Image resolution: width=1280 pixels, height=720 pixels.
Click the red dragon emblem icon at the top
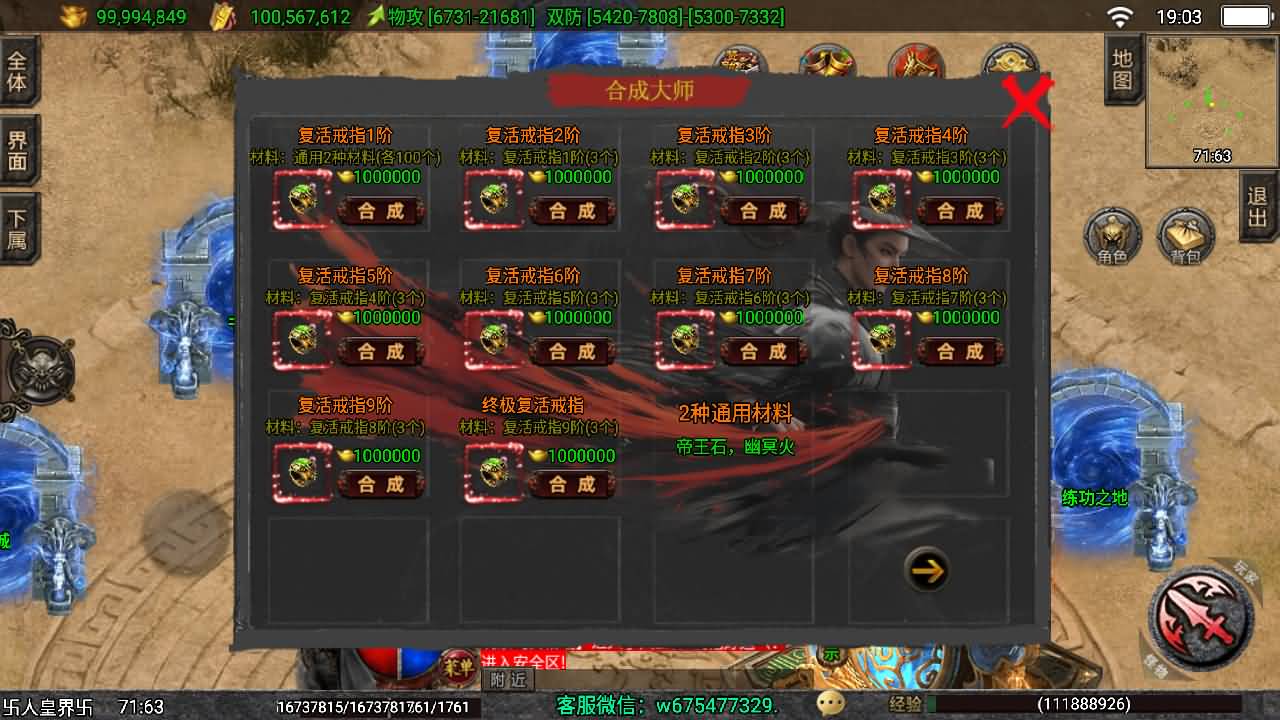point(916,62)
